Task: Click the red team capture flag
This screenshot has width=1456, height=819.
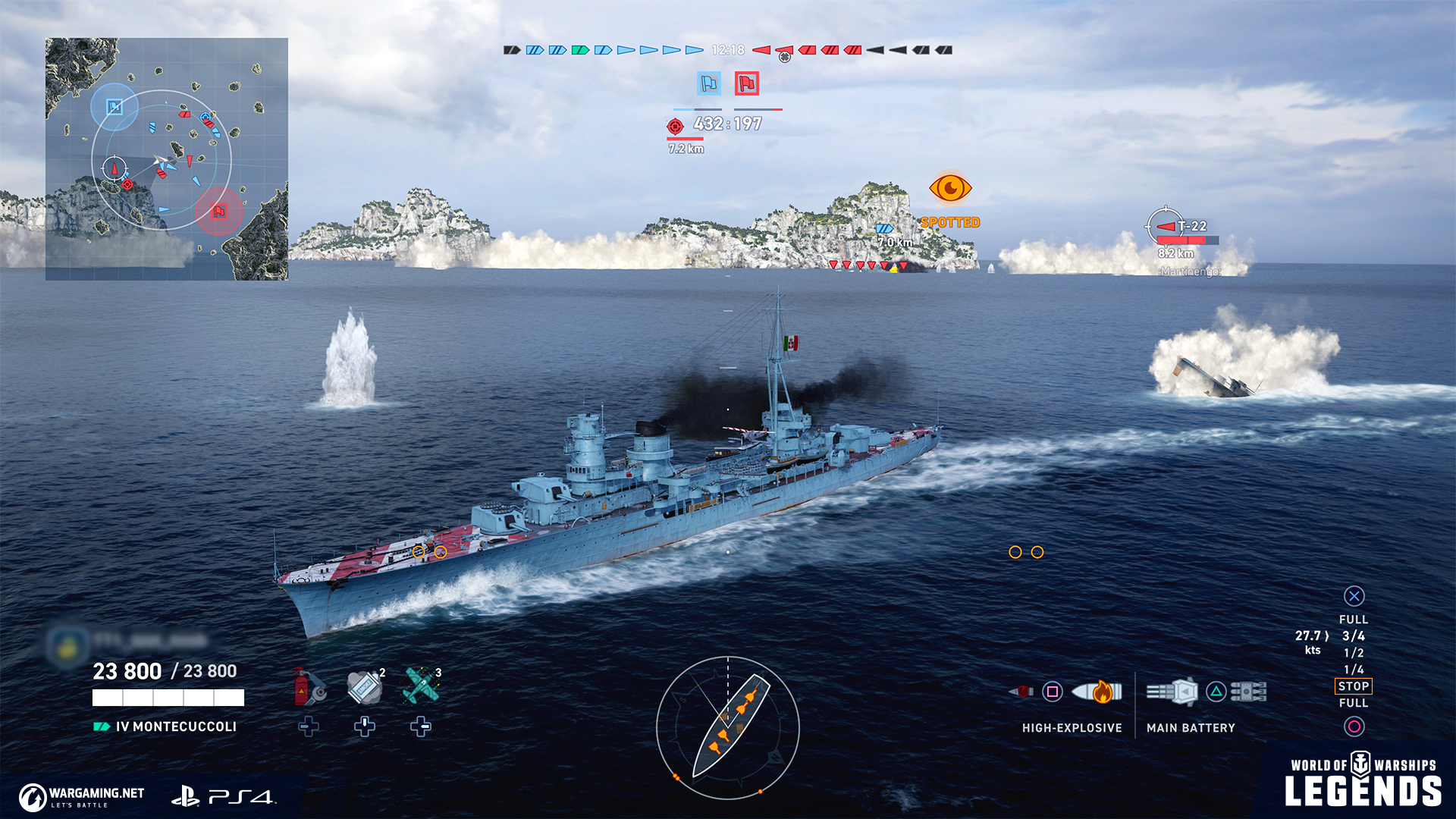Action: 747,83
